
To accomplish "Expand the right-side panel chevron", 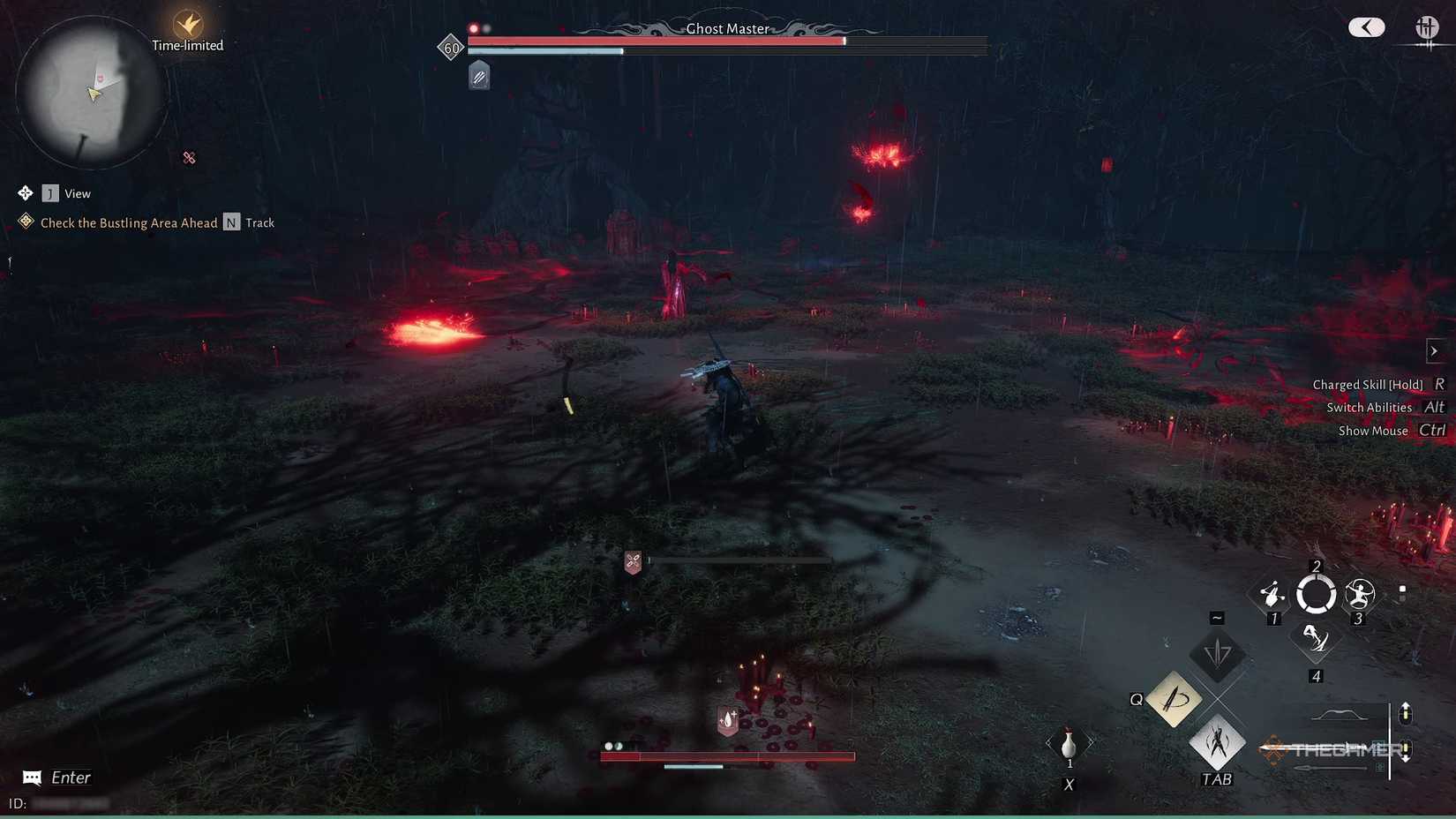I will coord(1432,350).
